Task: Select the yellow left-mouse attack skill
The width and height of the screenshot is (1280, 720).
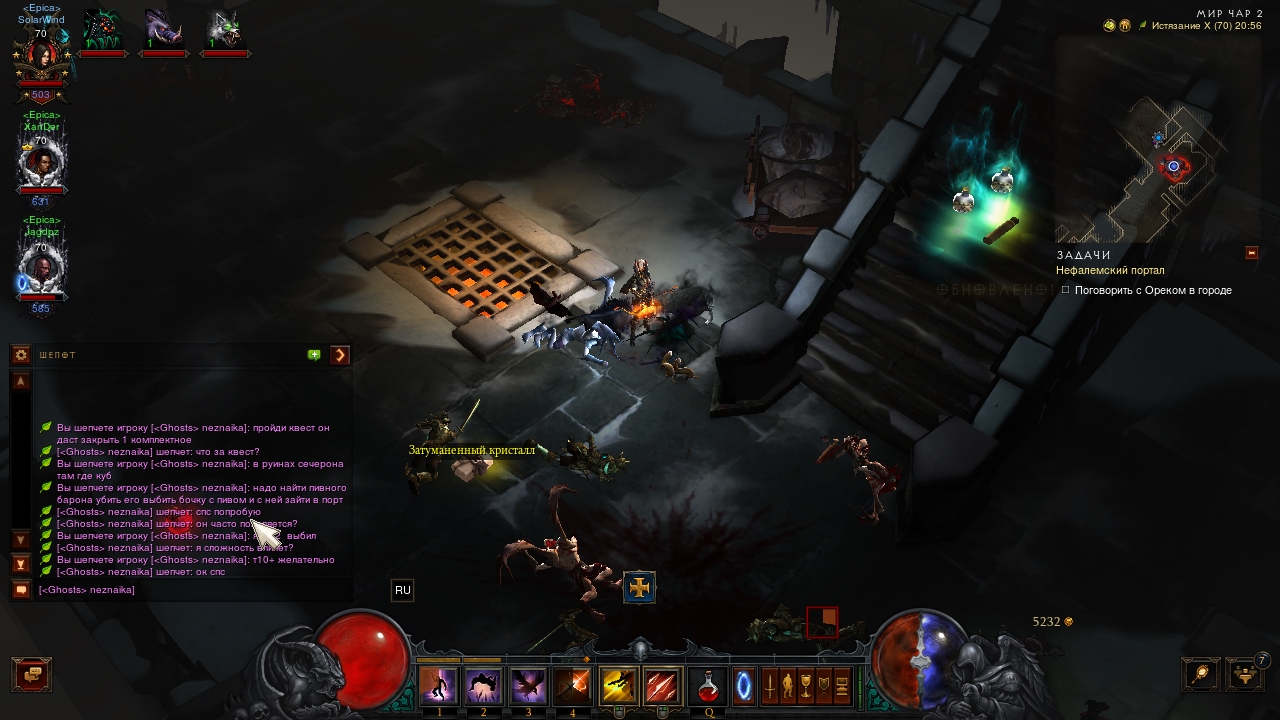Action: click(618, 686)
